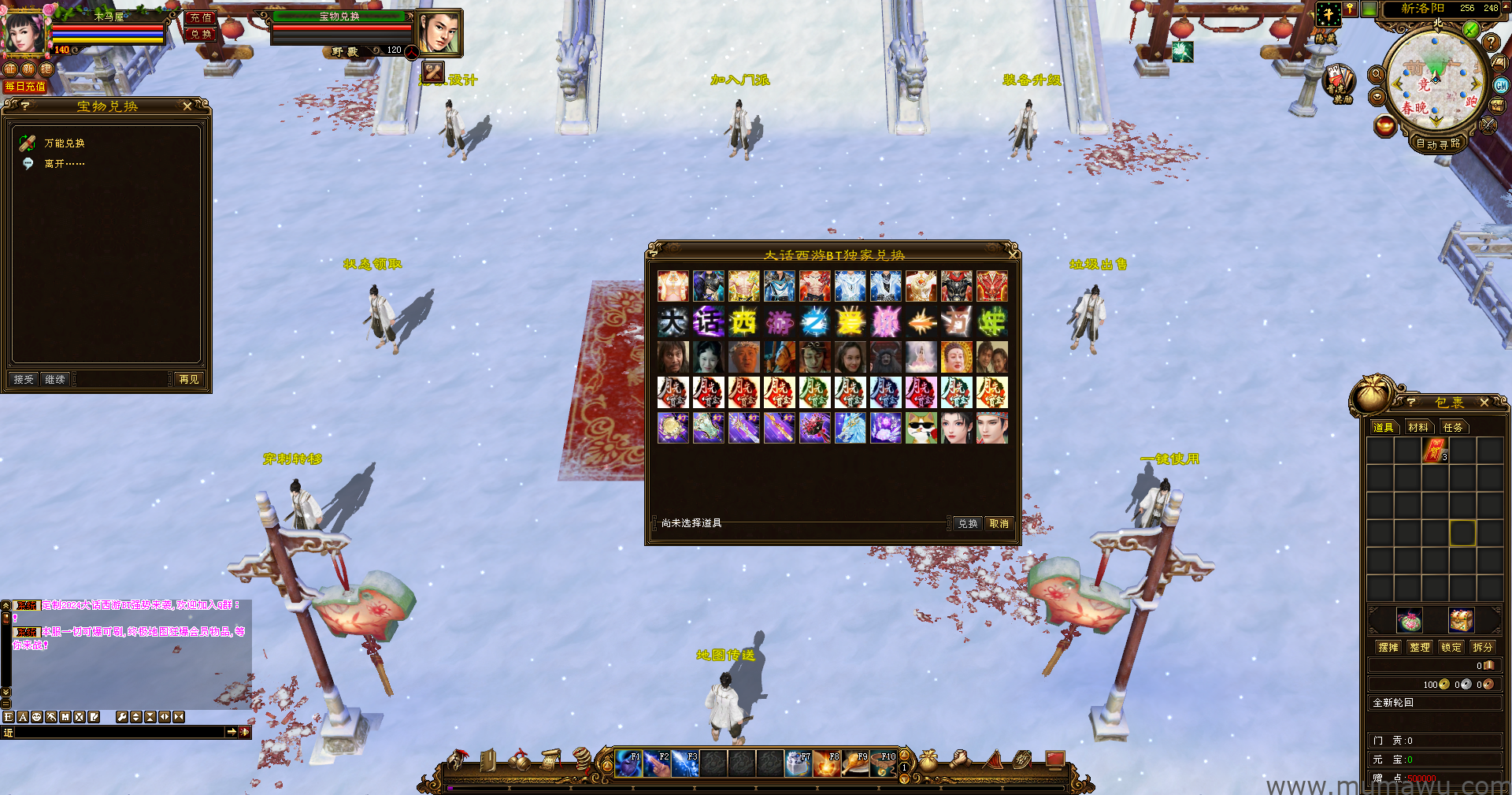Select the red envelope in bag

1435,451
